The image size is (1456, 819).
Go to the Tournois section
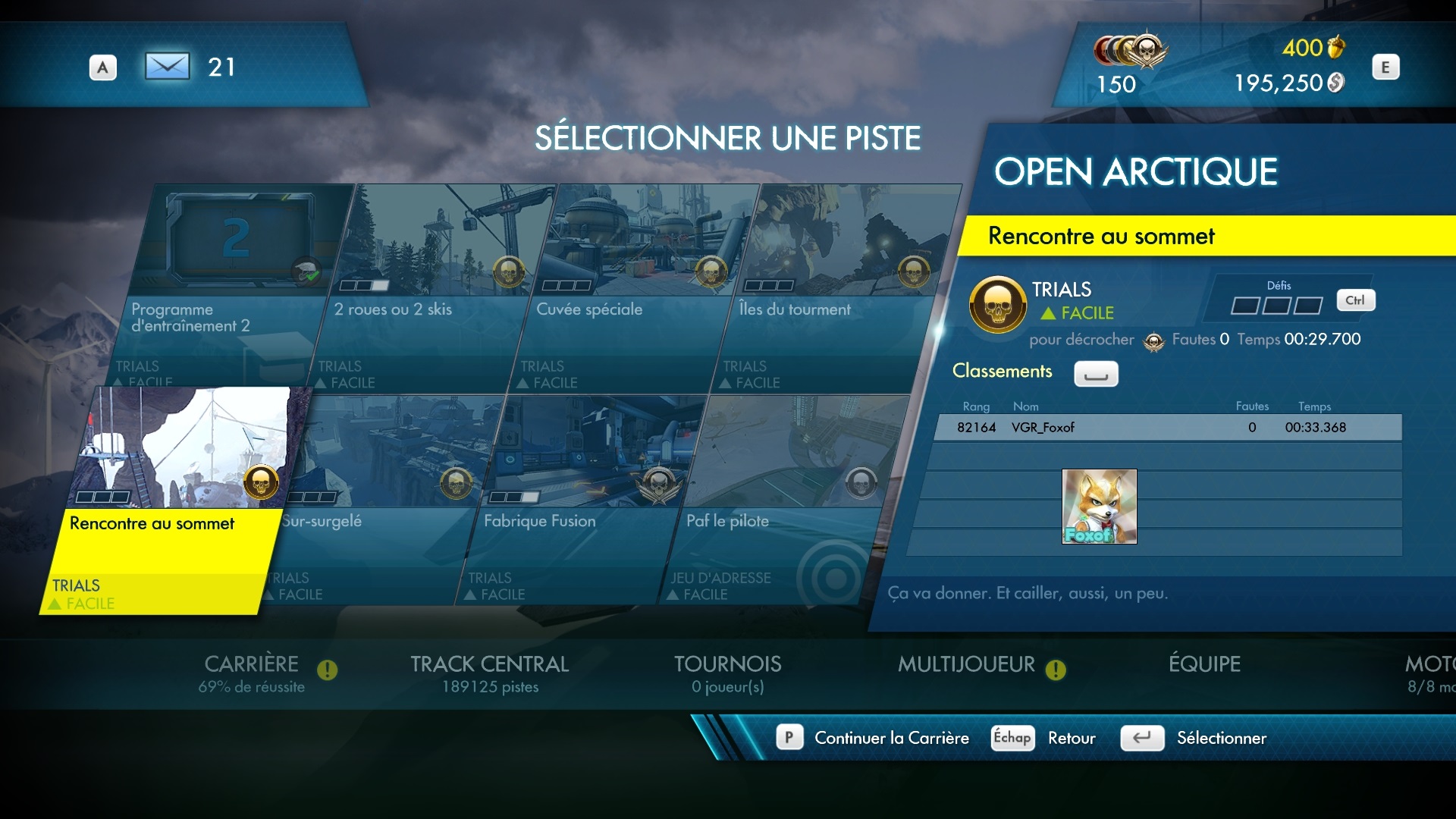click(728, 673)
